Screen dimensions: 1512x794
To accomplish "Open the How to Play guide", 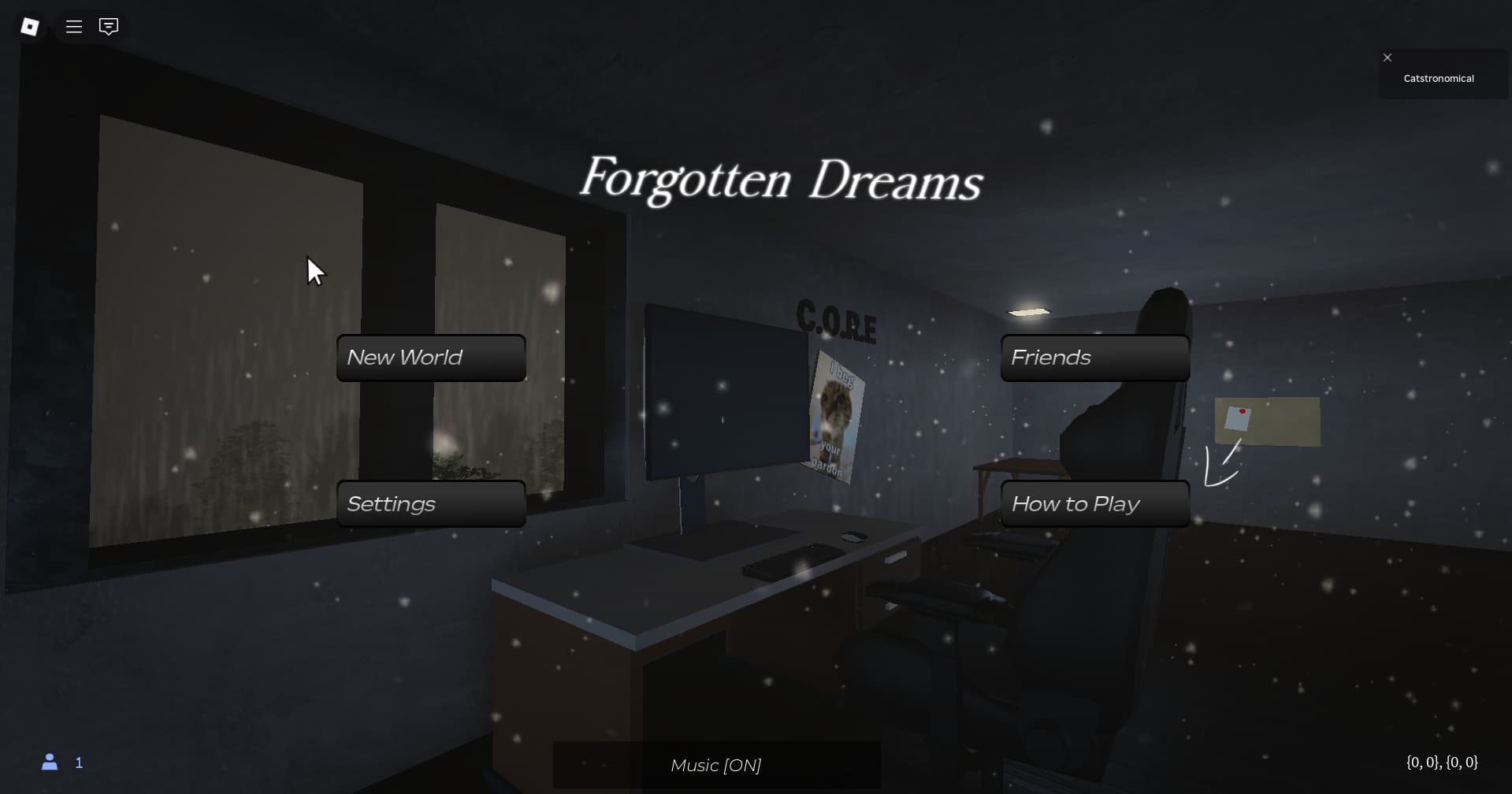I will (1094, 503).
